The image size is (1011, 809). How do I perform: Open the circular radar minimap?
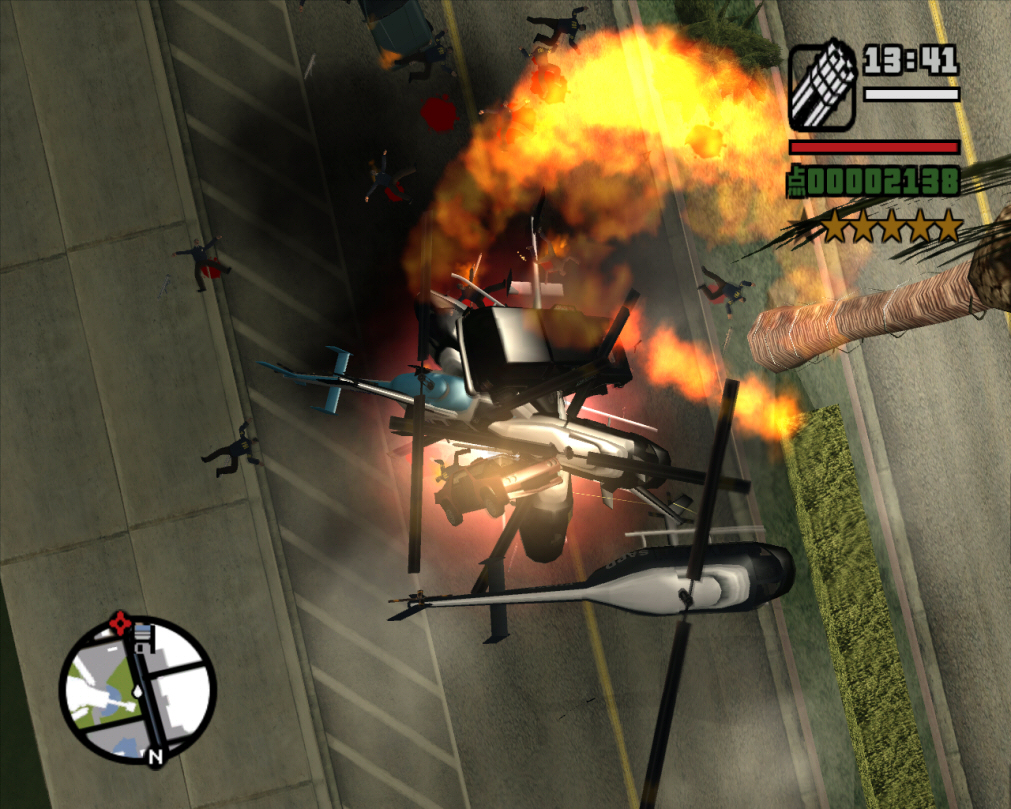pyautogui.click(x=137, y=689)
